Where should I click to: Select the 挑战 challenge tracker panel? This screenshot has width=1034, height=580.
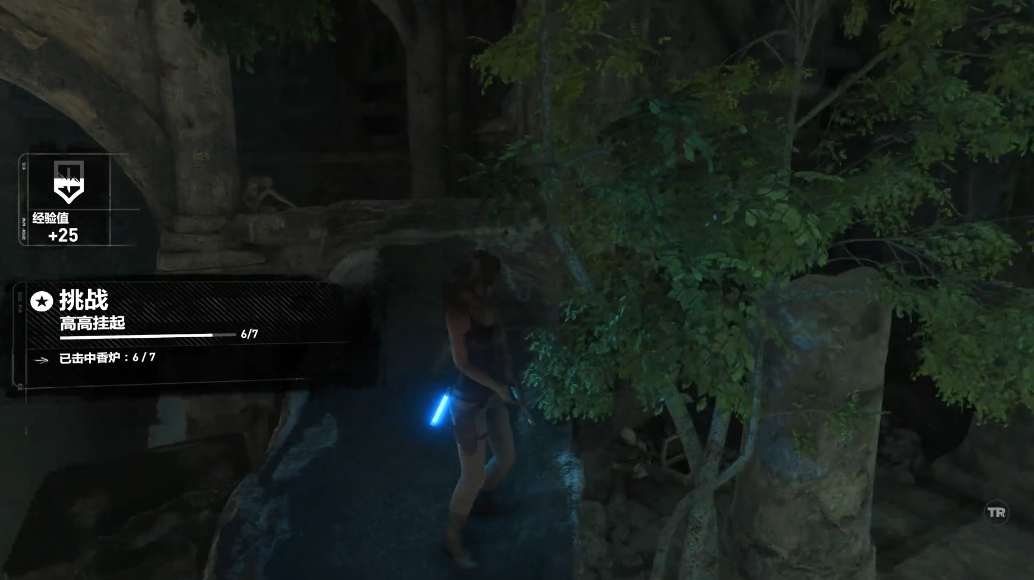[180, 330]
